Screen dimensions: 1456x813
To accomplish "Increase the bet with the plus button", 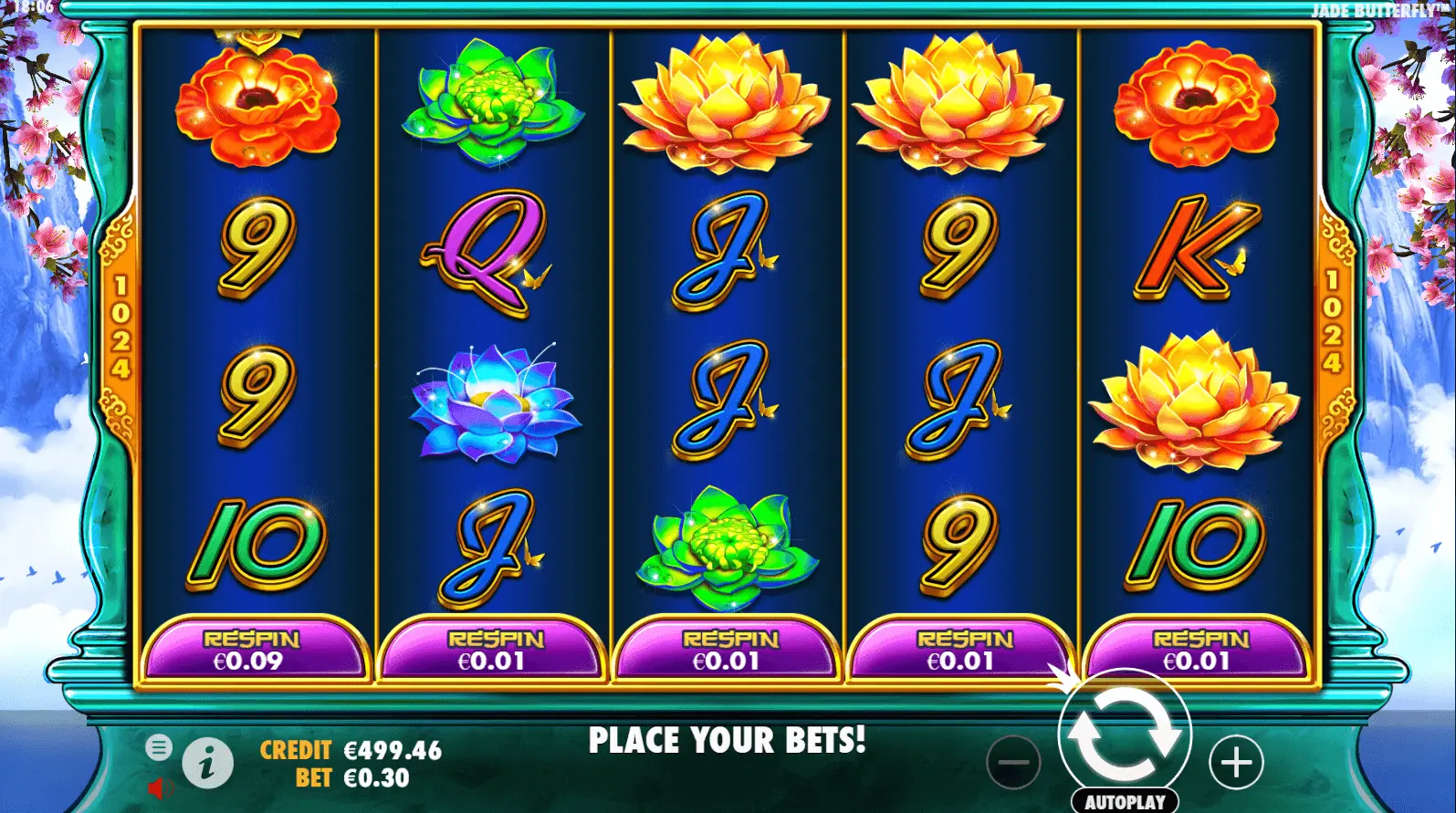I will click(x=1236, y=762).
